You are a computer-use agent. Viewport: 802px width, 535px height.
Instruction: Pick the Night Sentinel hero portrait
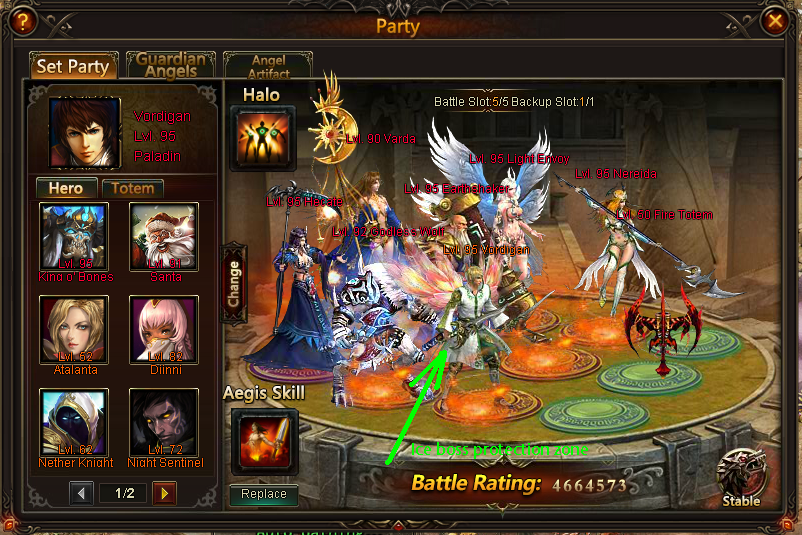click(164, 423)
